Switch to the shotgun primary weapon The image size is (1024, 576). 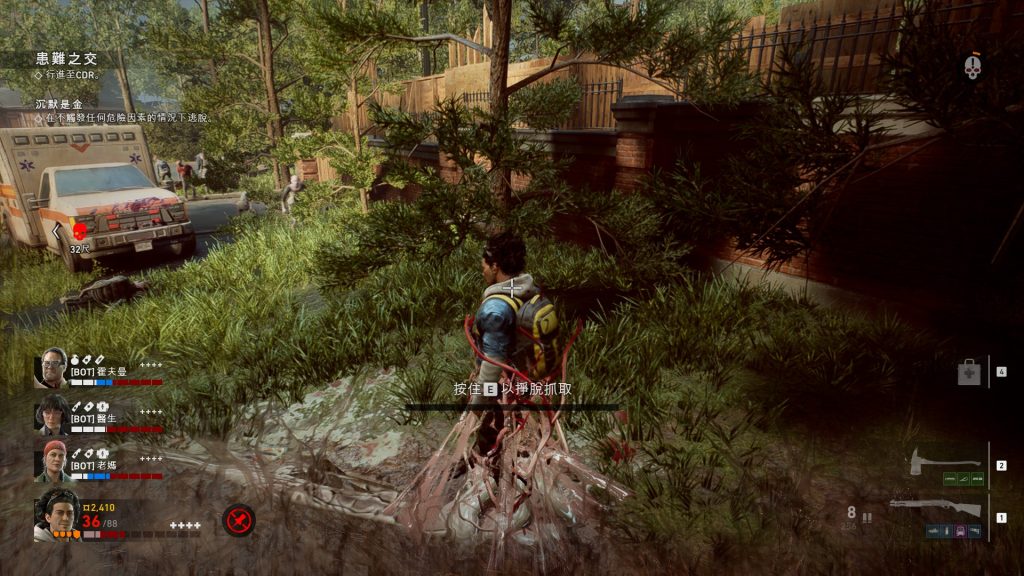(x=935, y=509)
